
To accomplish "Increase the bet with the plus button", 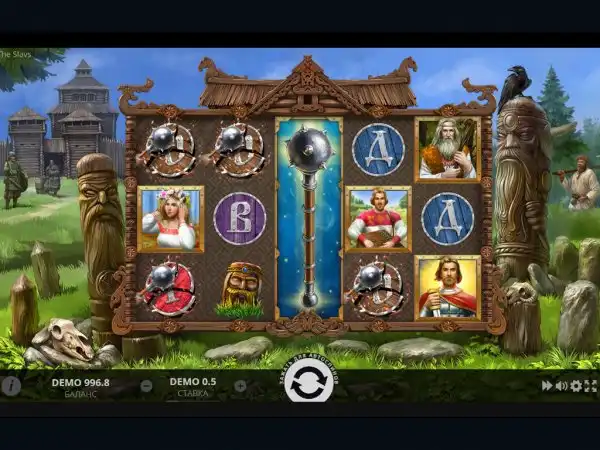I will 240,385.
